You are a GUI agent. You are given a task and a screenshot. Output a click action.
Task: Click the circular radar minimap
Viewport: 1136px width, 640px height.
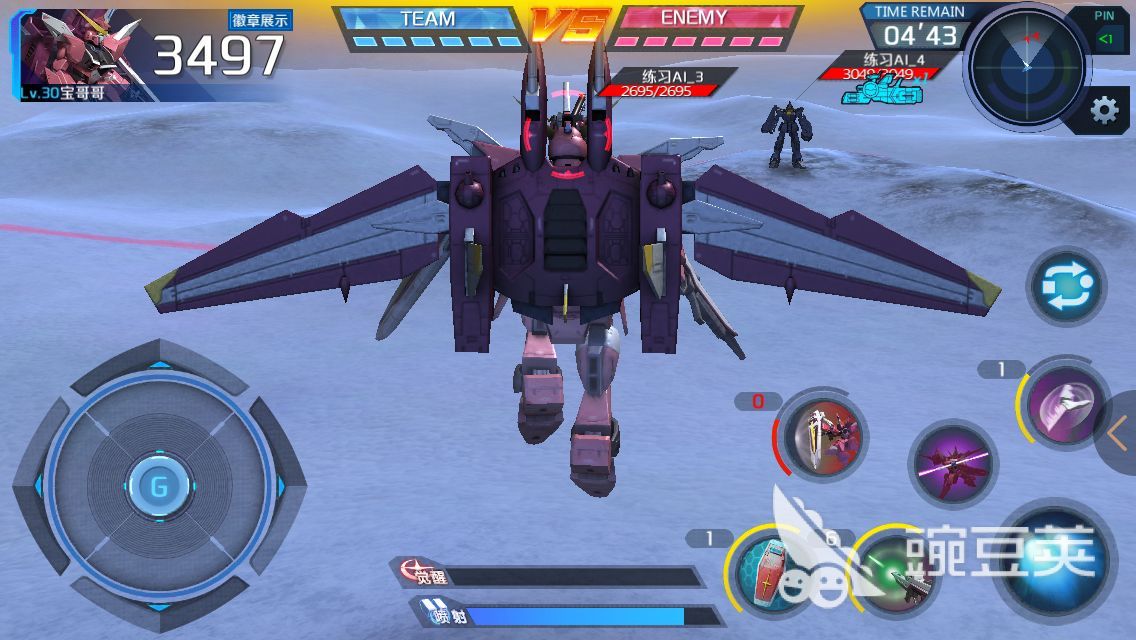[1026, 64]
